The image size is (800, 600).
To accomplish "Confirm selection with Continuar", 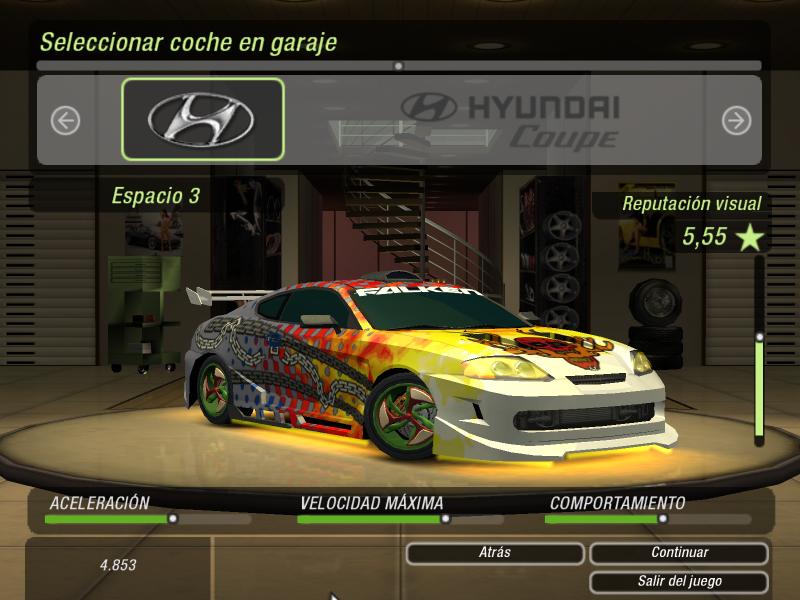I will point(679,552).
